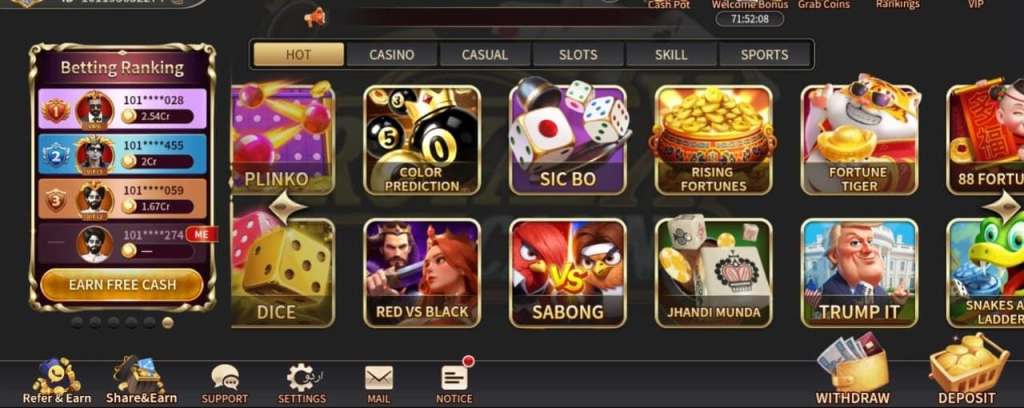This screenshot has height=408, width=1024.
Task: Launch the Color Prediction game
Action: pyautogui.click(x=422, y=139)
